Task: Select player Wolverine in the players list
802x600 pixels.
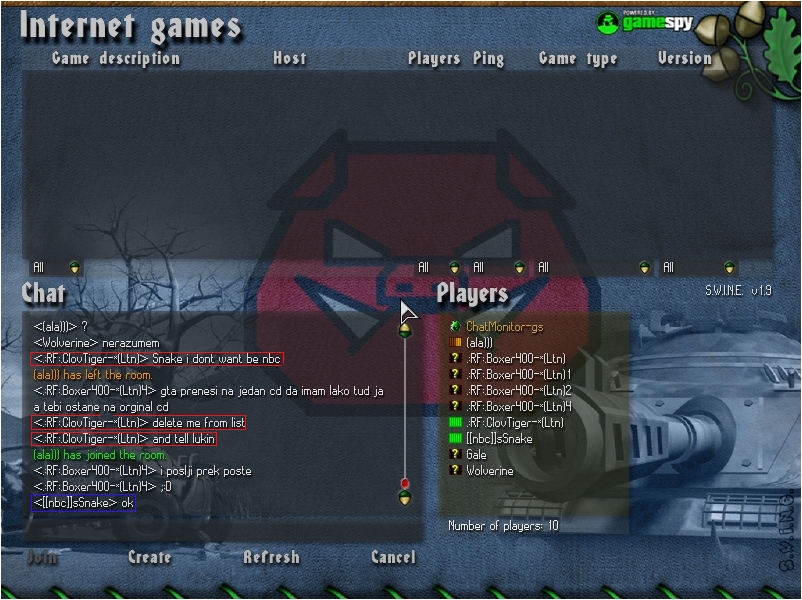Action: 490,471
